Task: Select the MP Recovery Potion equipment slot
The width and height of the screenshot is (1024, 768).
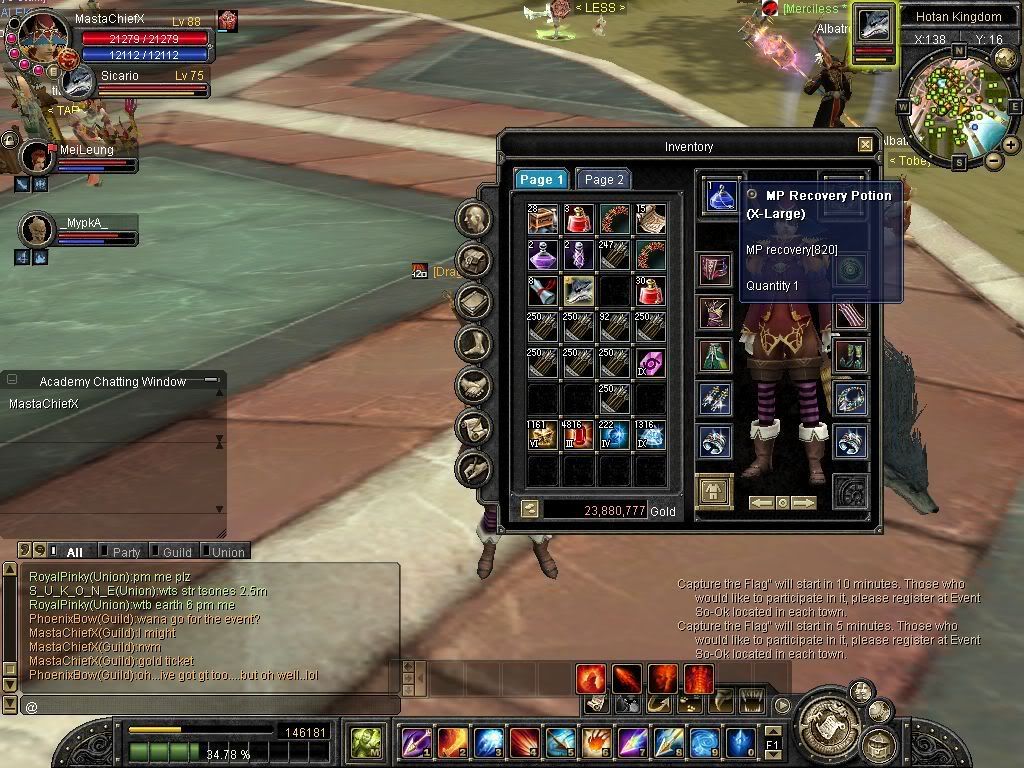Action: [720, 194]
